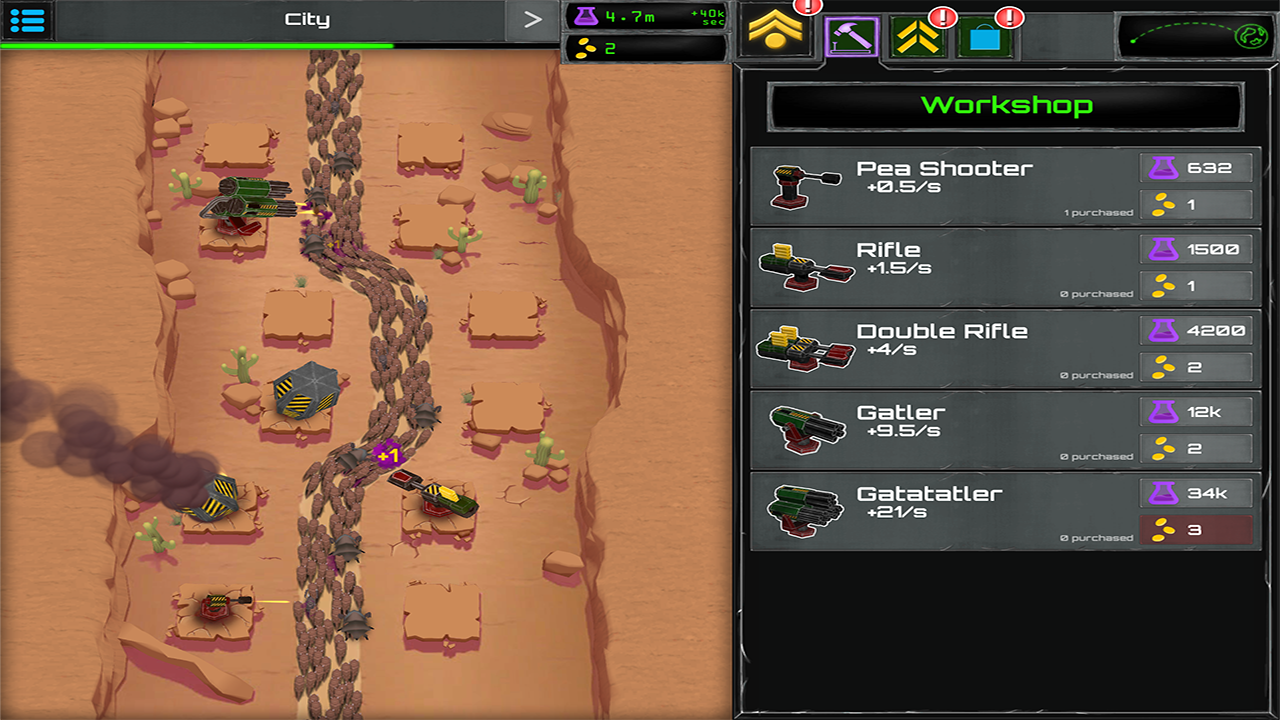
Task: Buy the Rifle for 1500 flasks
Action: (1196, 248)
